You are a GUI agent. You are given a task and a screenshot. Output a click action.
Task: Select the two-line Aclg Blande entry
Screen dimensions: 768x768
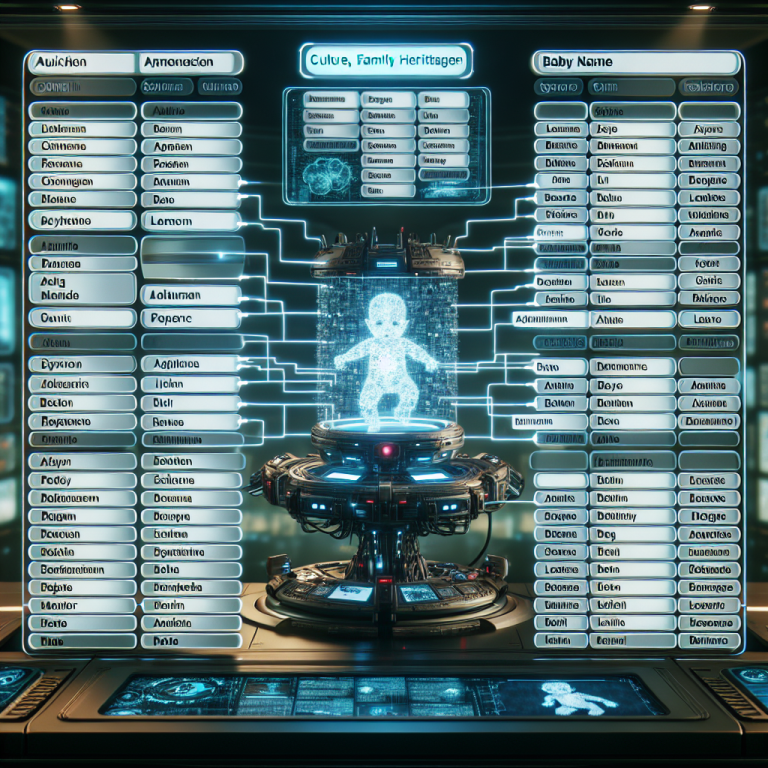click(82, 289)
